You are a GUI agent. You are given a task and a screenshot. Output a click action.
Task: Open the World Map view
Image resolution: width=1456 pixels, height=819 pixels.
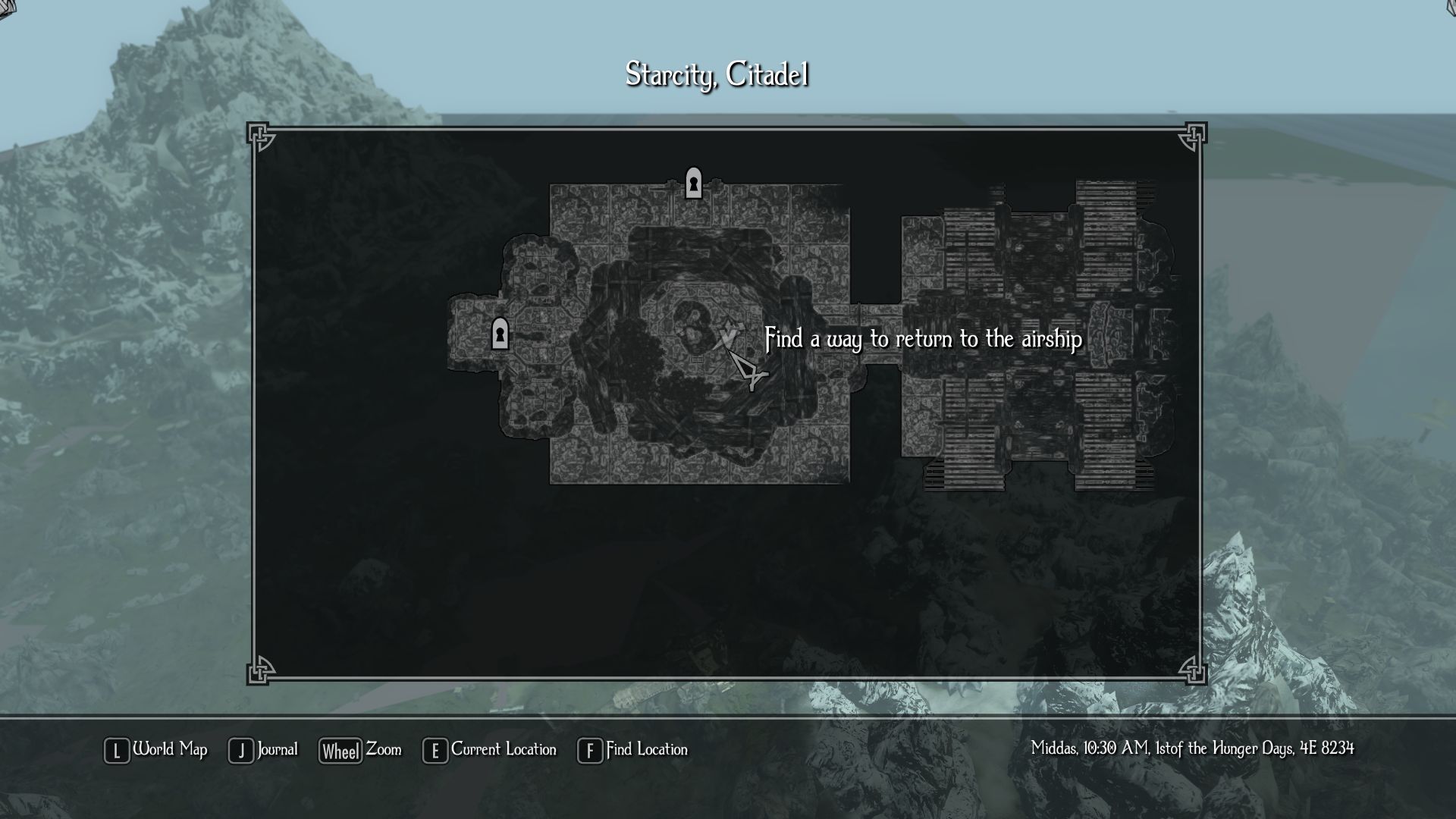156,750
